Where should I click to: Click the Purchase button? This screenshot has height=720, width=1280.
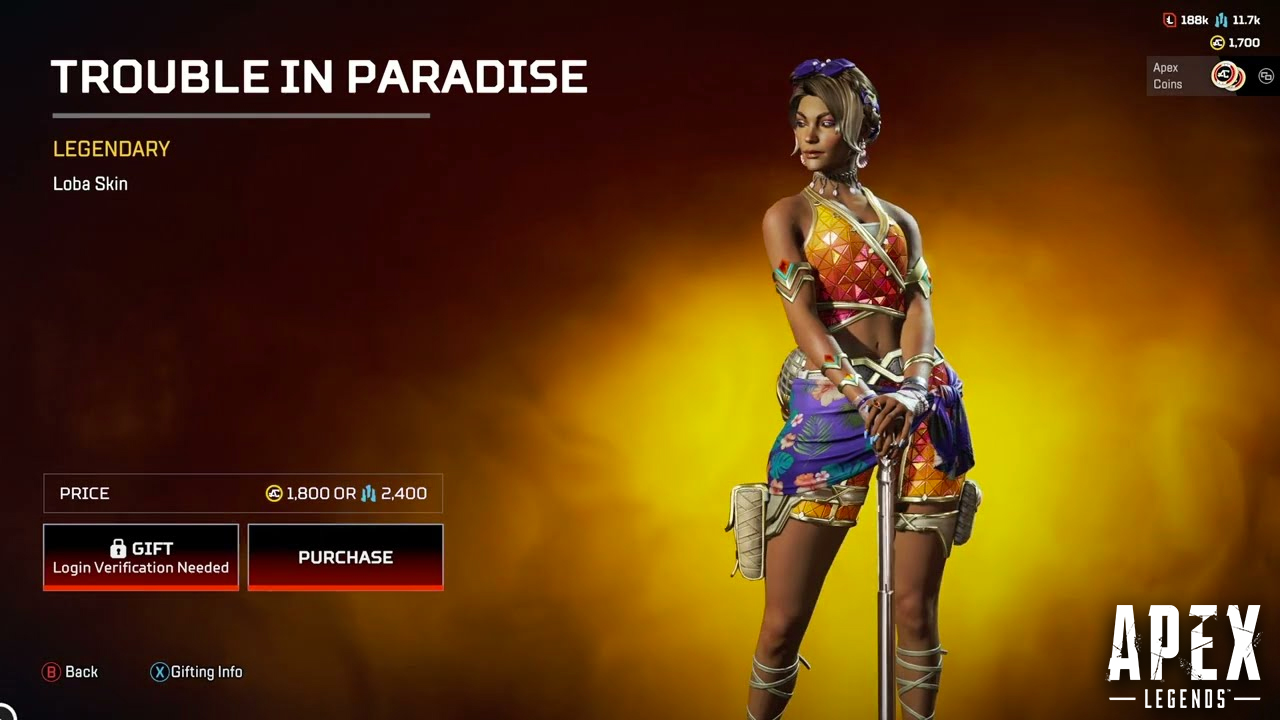coord(345,557)
